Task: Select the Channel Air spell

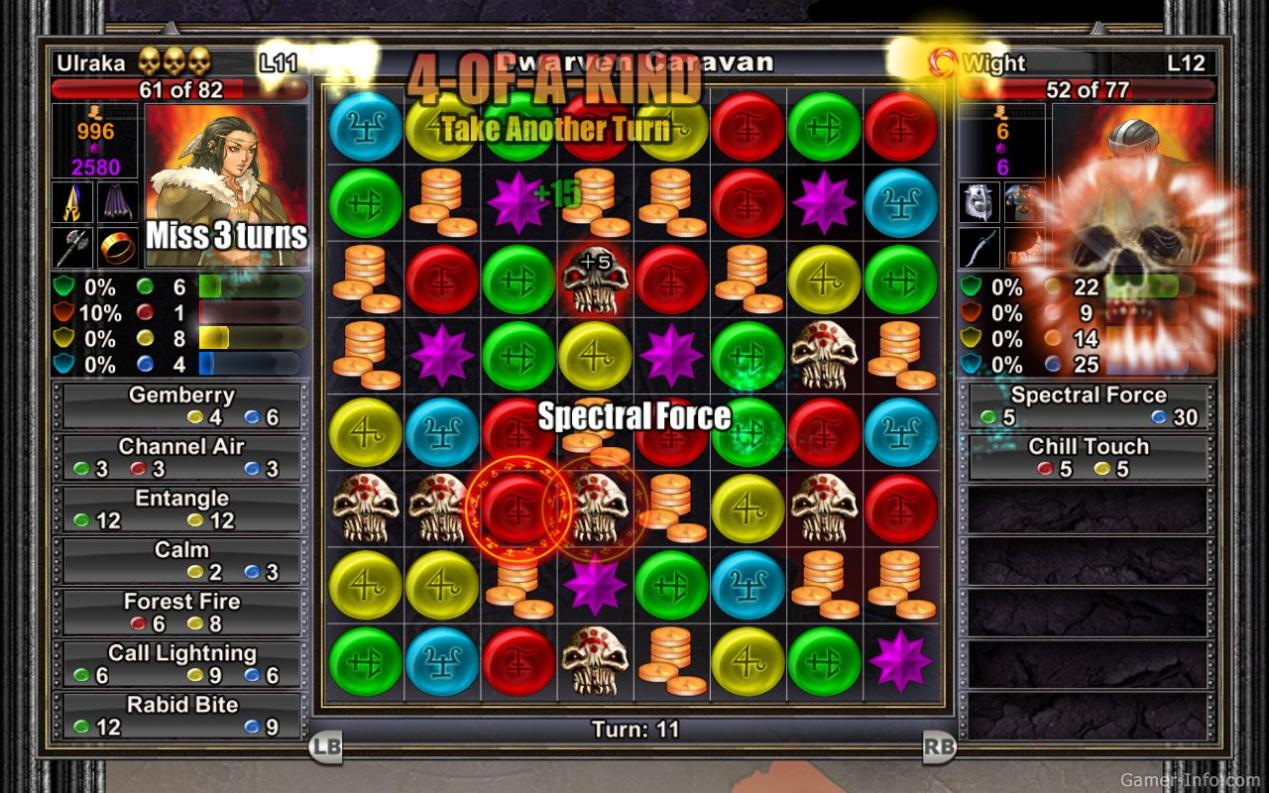Action: pos(181,457)
